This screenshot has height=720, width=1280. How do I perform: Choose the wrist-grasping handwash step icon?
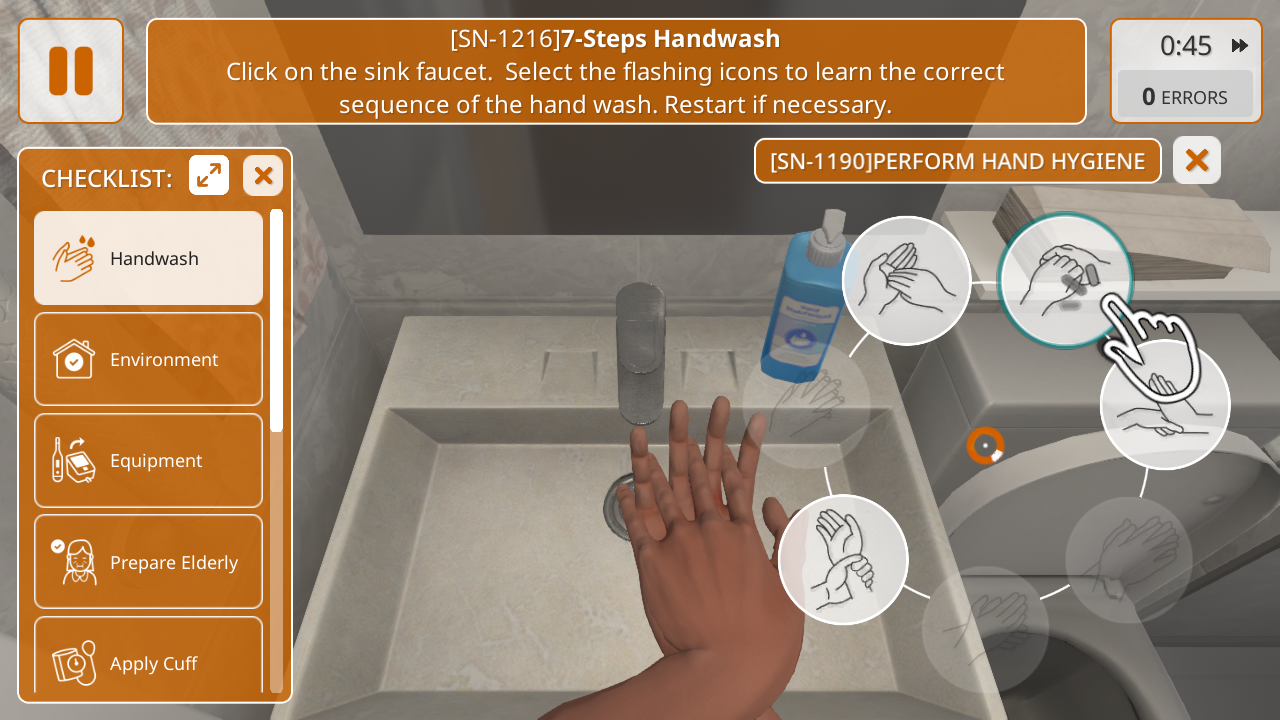[843, 560]
